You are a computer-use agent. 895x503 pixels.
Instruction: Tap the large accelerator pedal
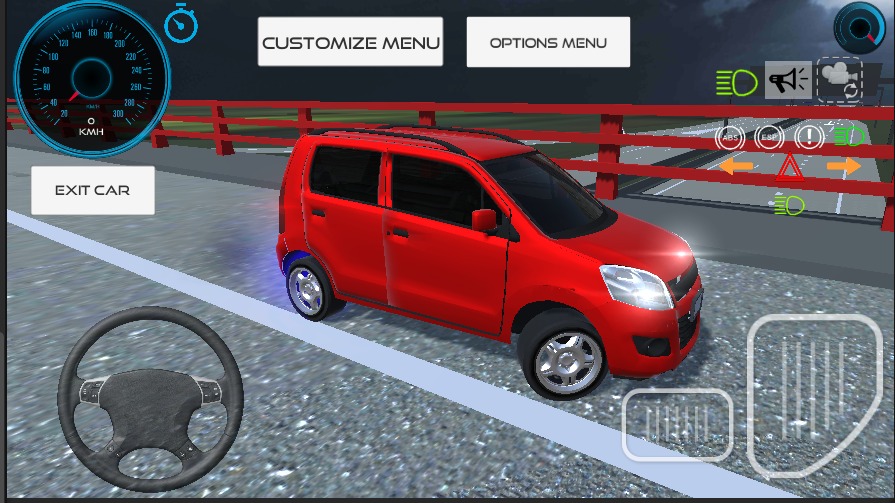[x=813, y=395]
